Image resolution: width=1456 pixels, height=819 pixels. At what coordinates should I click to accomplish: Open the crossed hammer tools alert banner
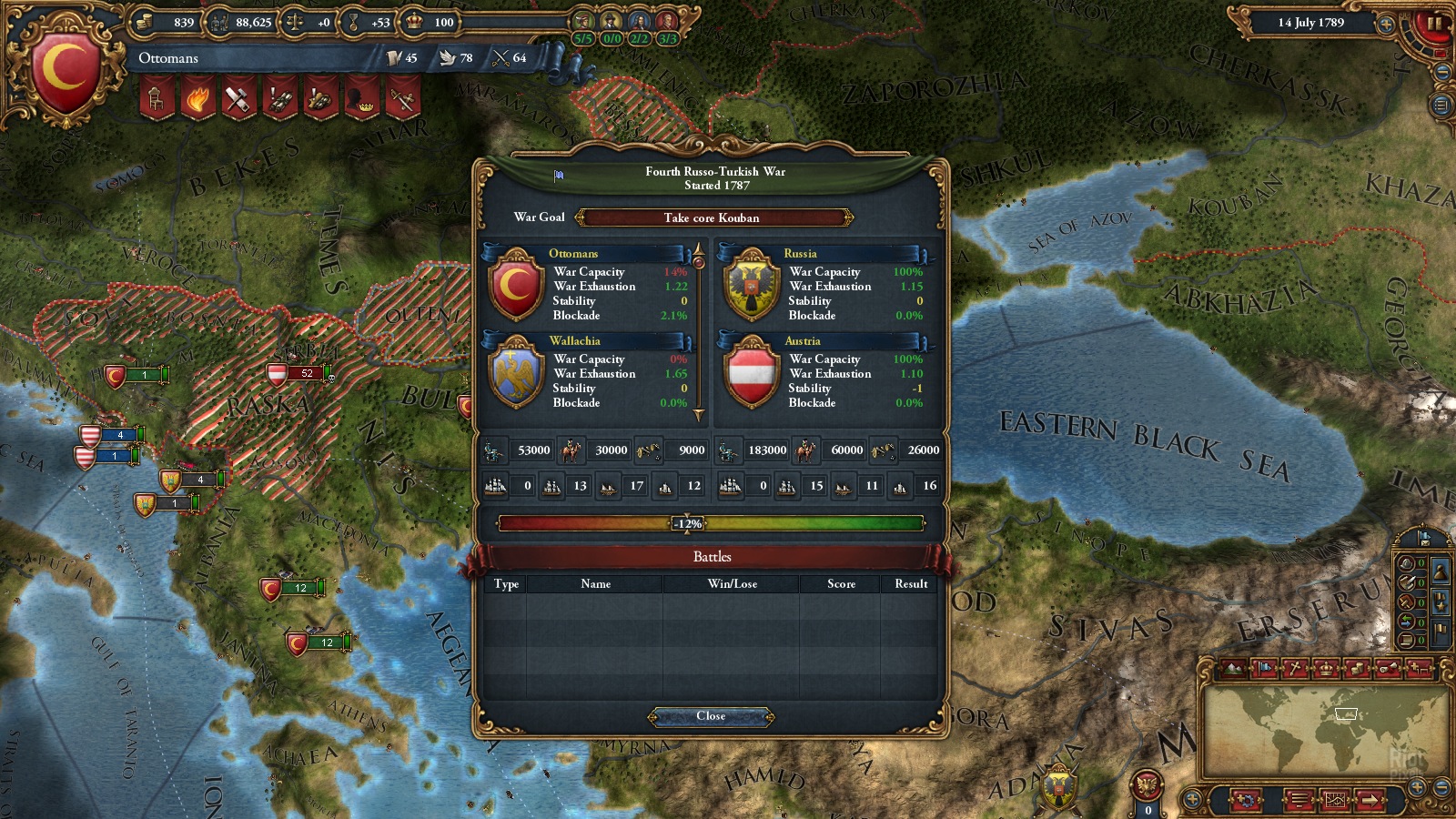238,98
